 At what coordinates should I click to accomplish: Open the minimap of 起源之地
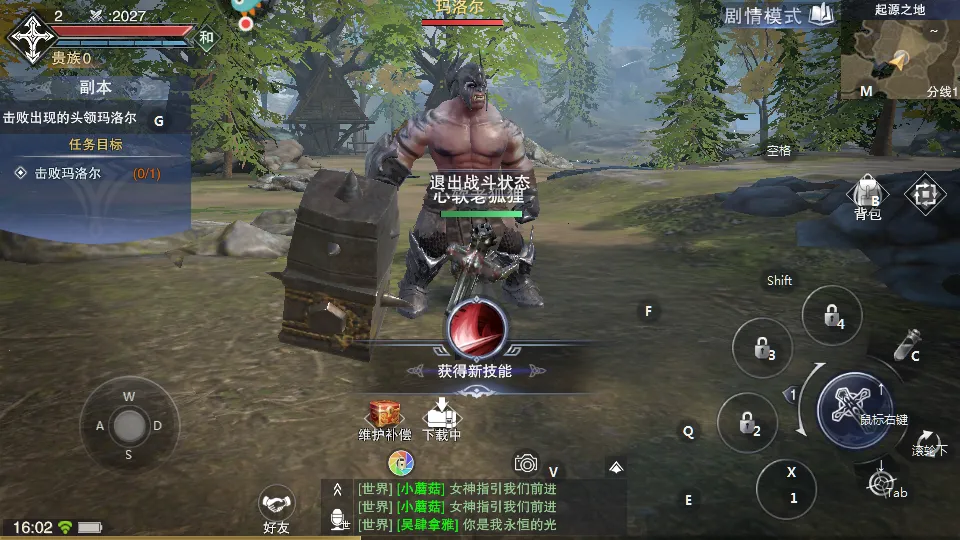coord(896,55)
